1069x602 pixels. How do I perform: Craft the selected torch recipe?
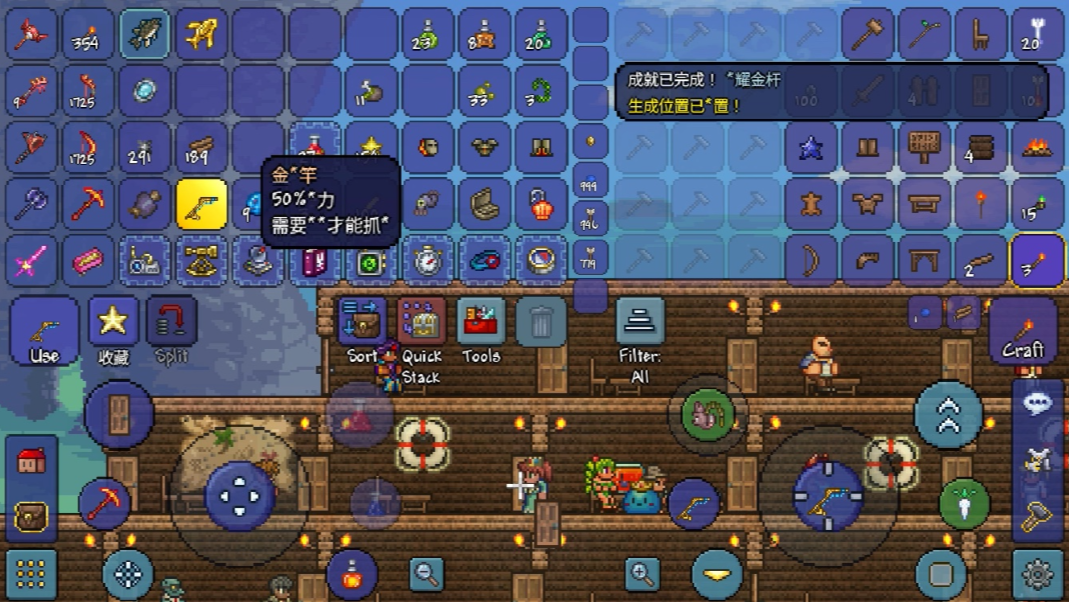(1022, 331)
